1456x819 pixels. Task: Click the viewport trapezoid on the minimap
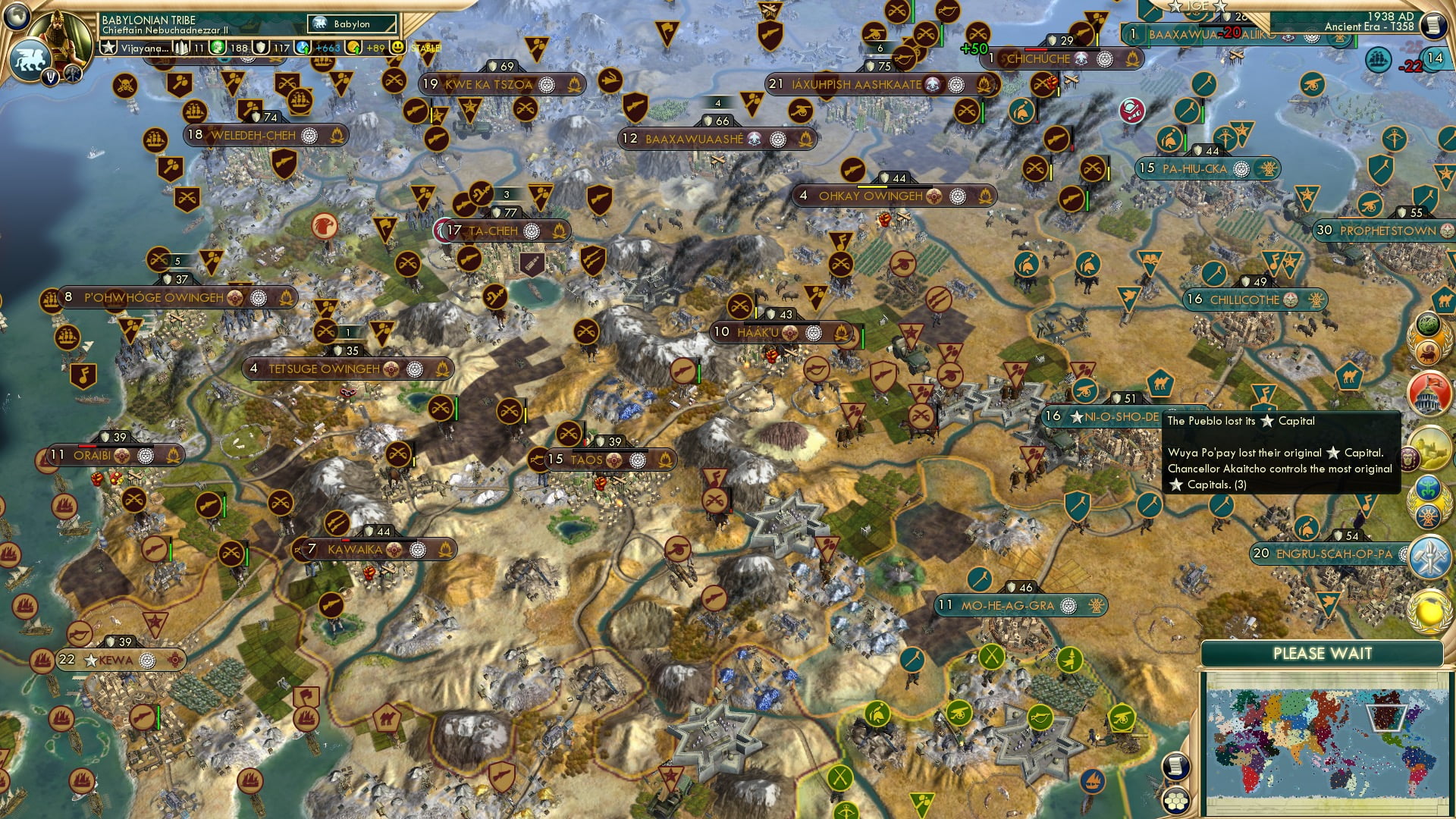1386,719
